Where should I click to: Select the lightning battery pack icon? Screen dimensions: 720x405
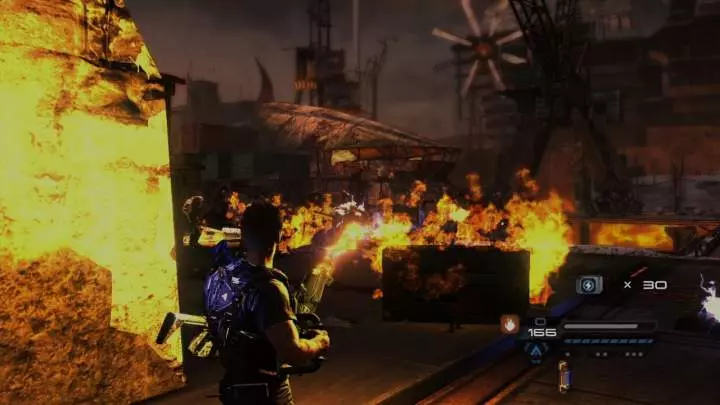click(x=590, y=285)
